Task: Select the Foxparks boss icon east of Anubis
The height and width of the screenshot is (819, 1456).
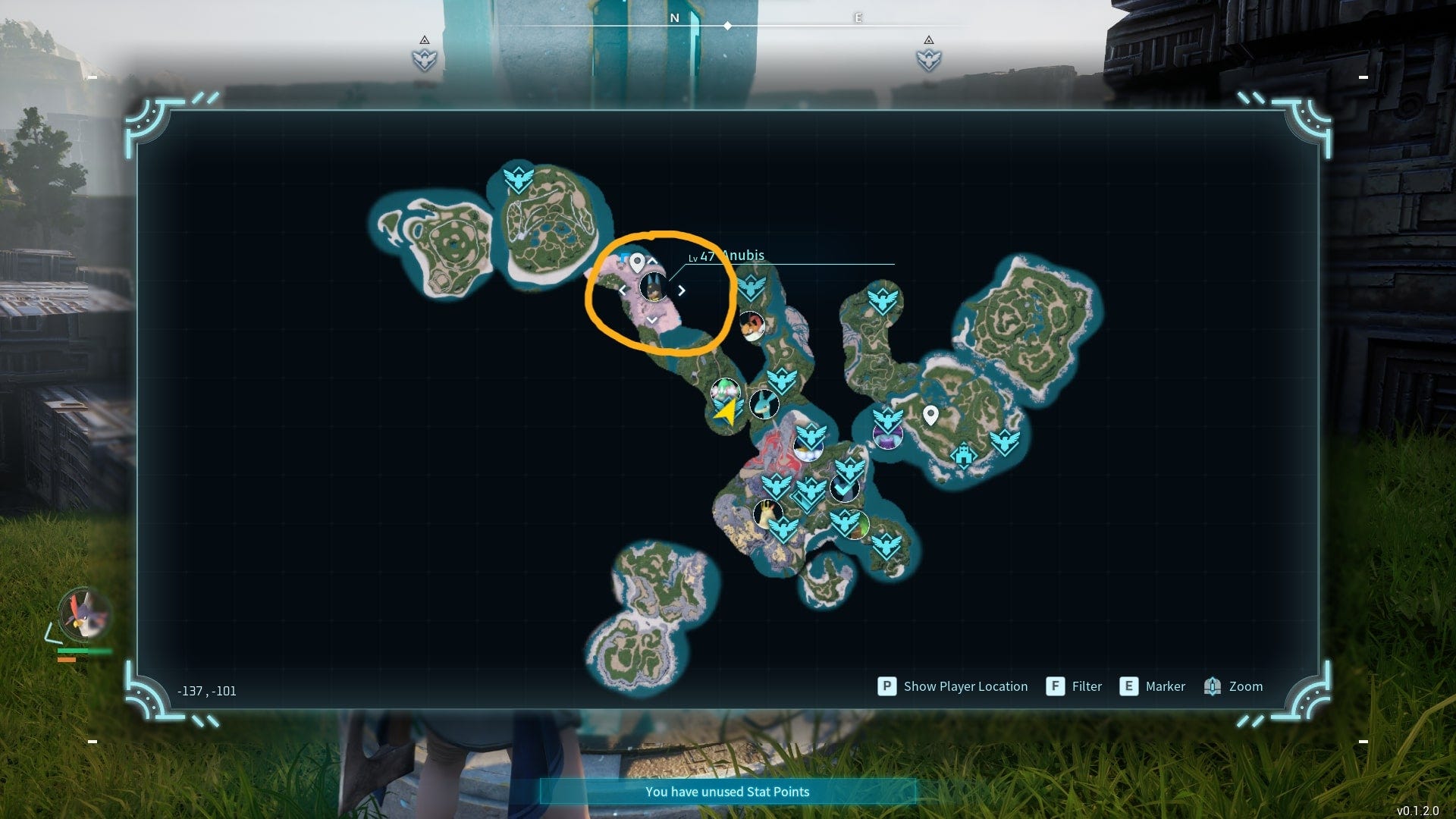Action: (x=752, y=326)
